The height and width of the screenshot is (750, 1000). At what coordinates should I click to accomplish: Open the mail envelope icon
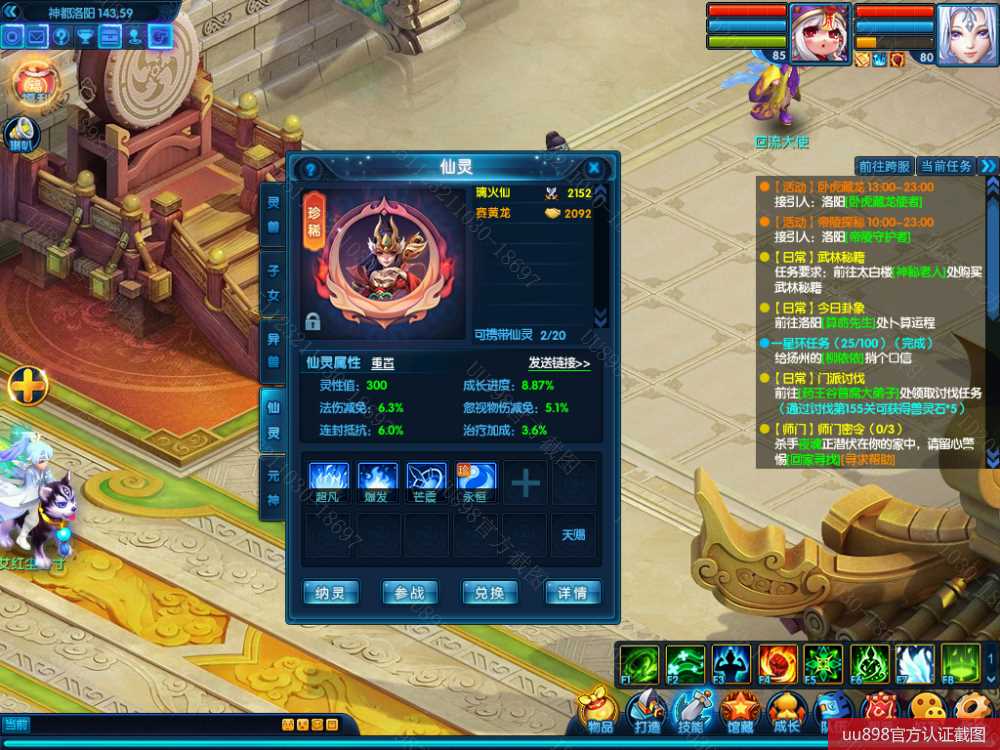point(37,37)
